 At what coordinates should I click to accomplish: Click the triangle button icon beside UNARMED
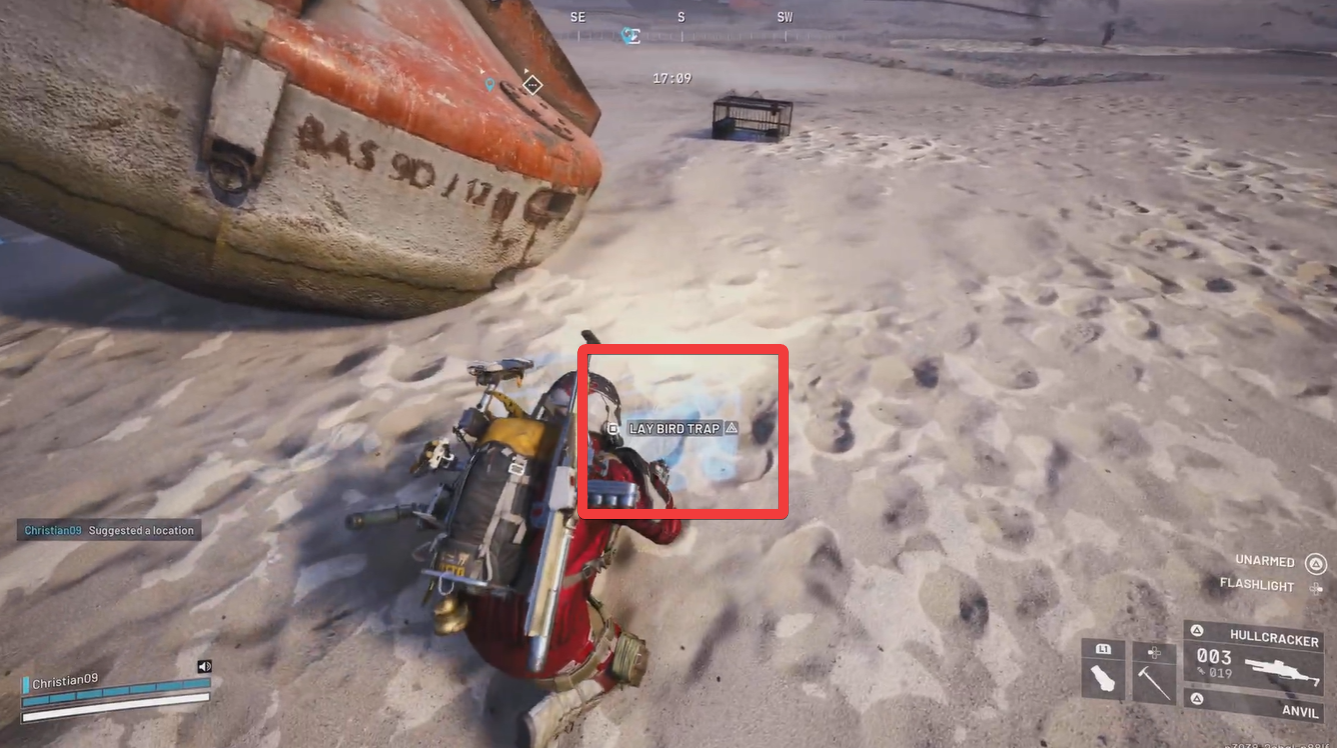pos(1316,561)
